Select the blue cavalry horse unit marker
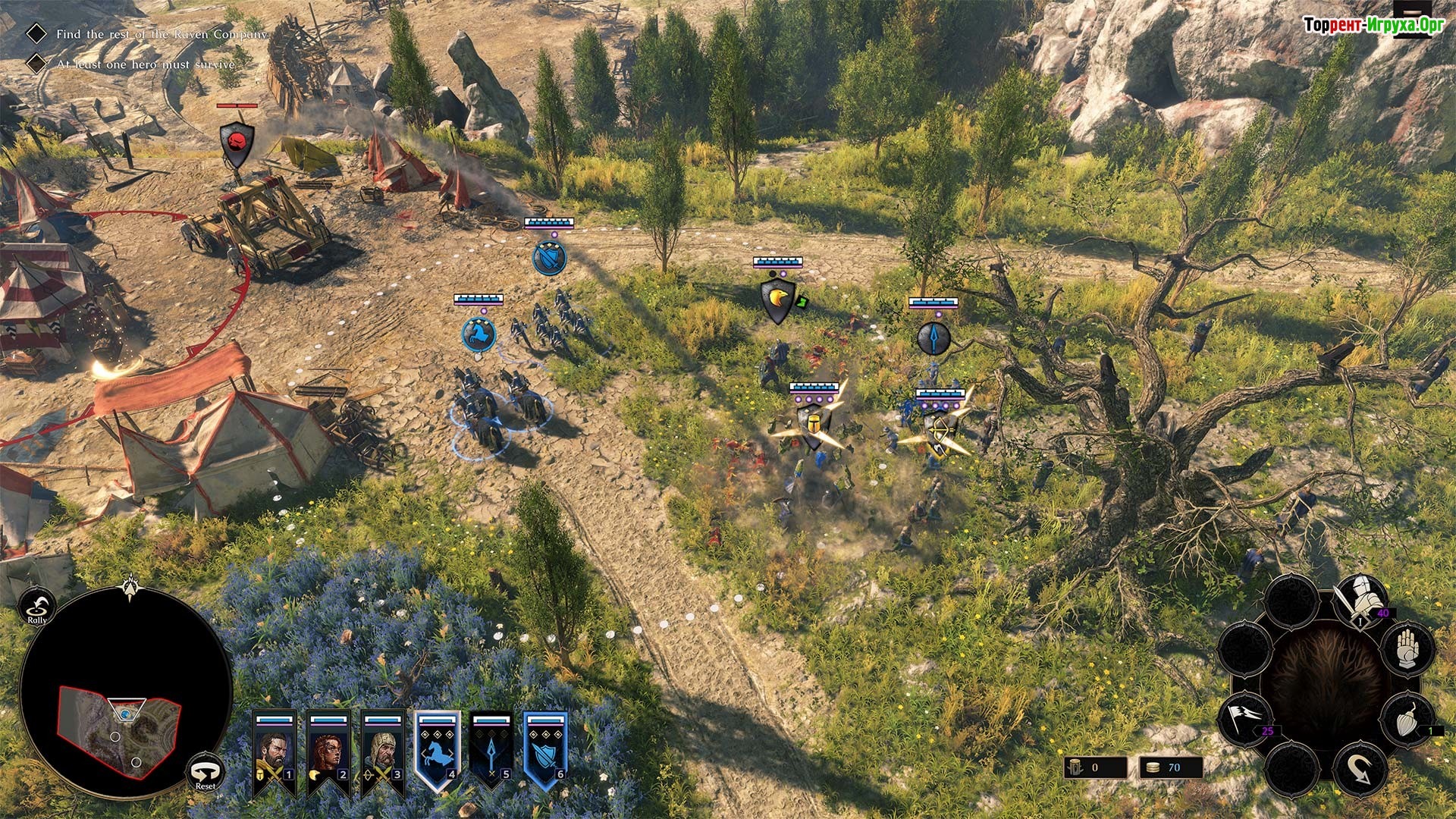This screenshot has width=1456, height=819. [479, 335]
